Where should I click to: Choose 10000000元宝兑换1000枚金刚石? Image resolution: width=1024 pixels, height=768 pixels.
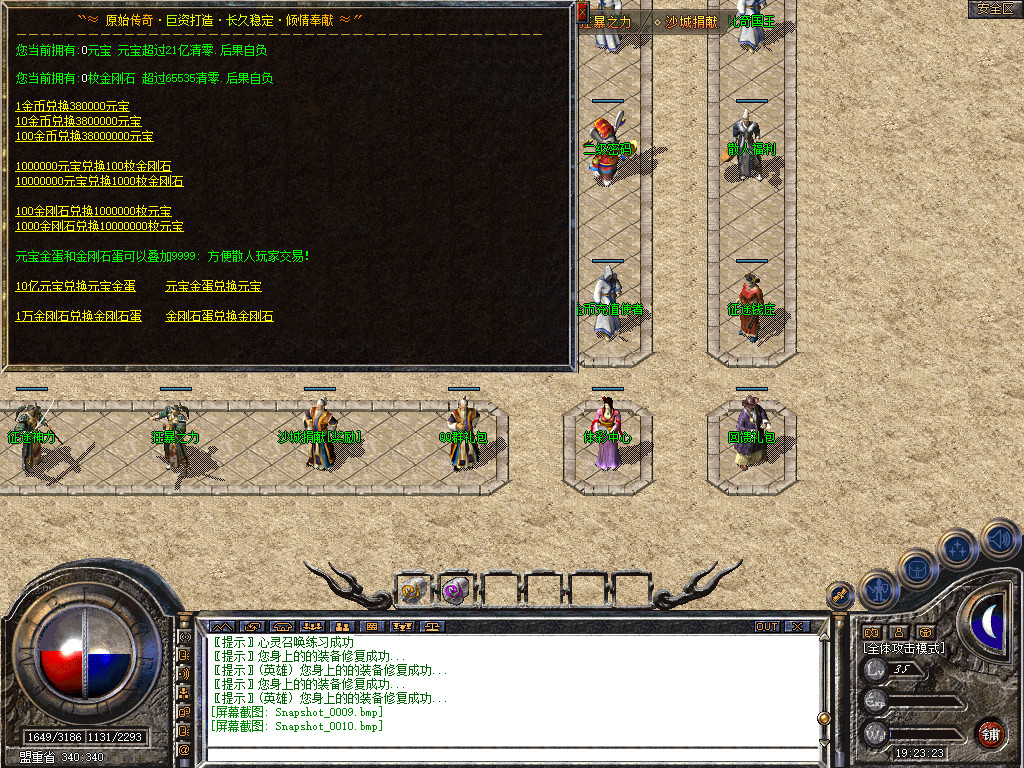[99, 181]
